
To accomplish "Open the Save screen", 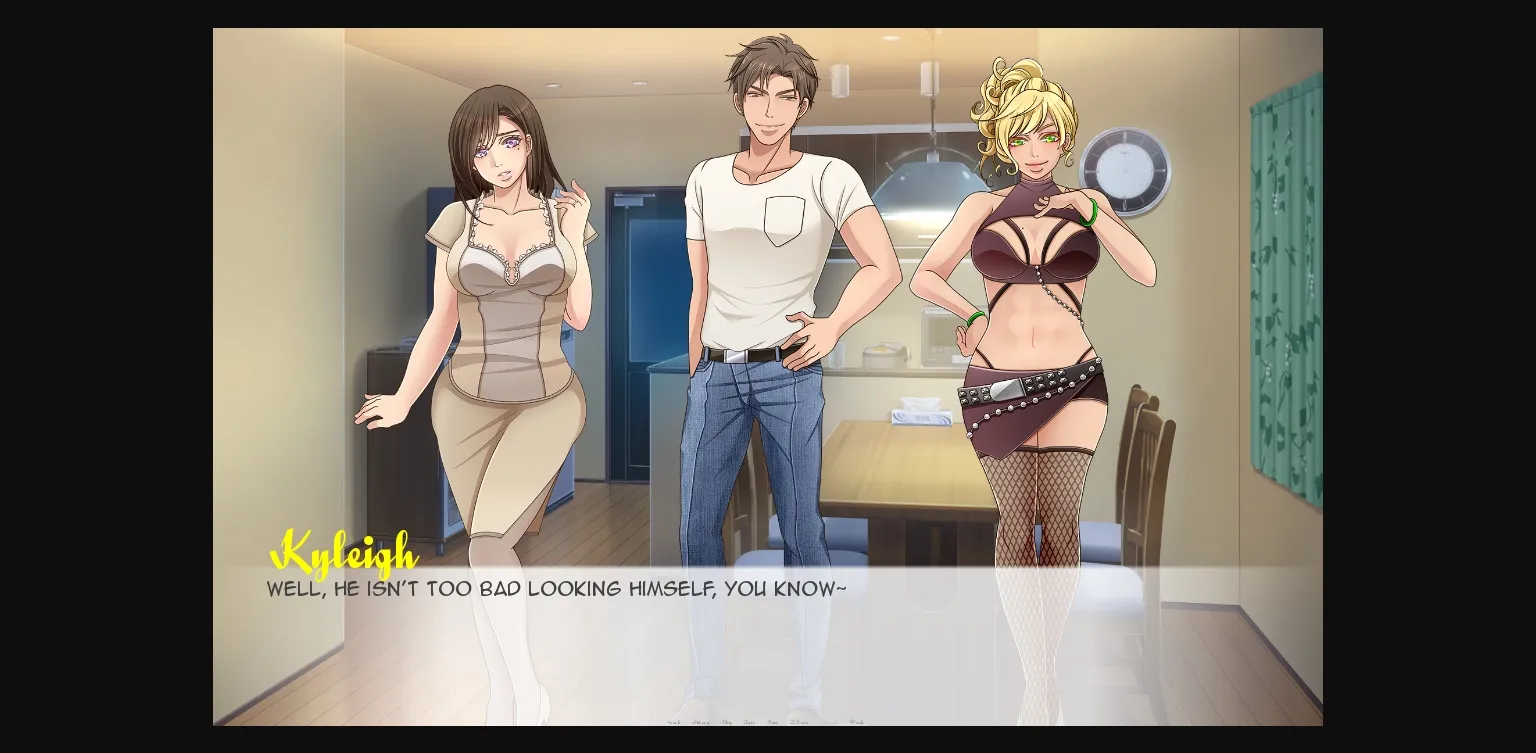I will (773, 720).
